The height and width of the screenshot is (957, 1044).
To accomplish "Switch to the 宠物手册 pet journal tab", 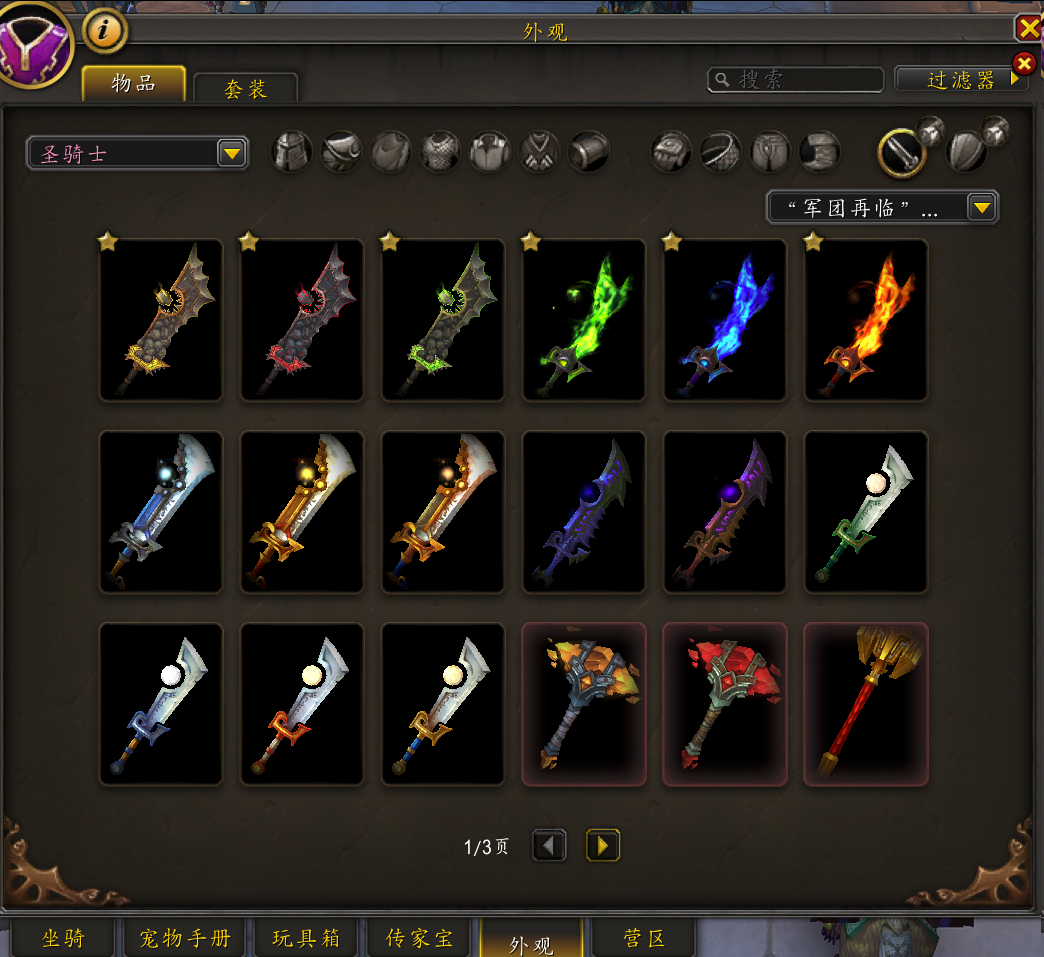I will [185, 938].
